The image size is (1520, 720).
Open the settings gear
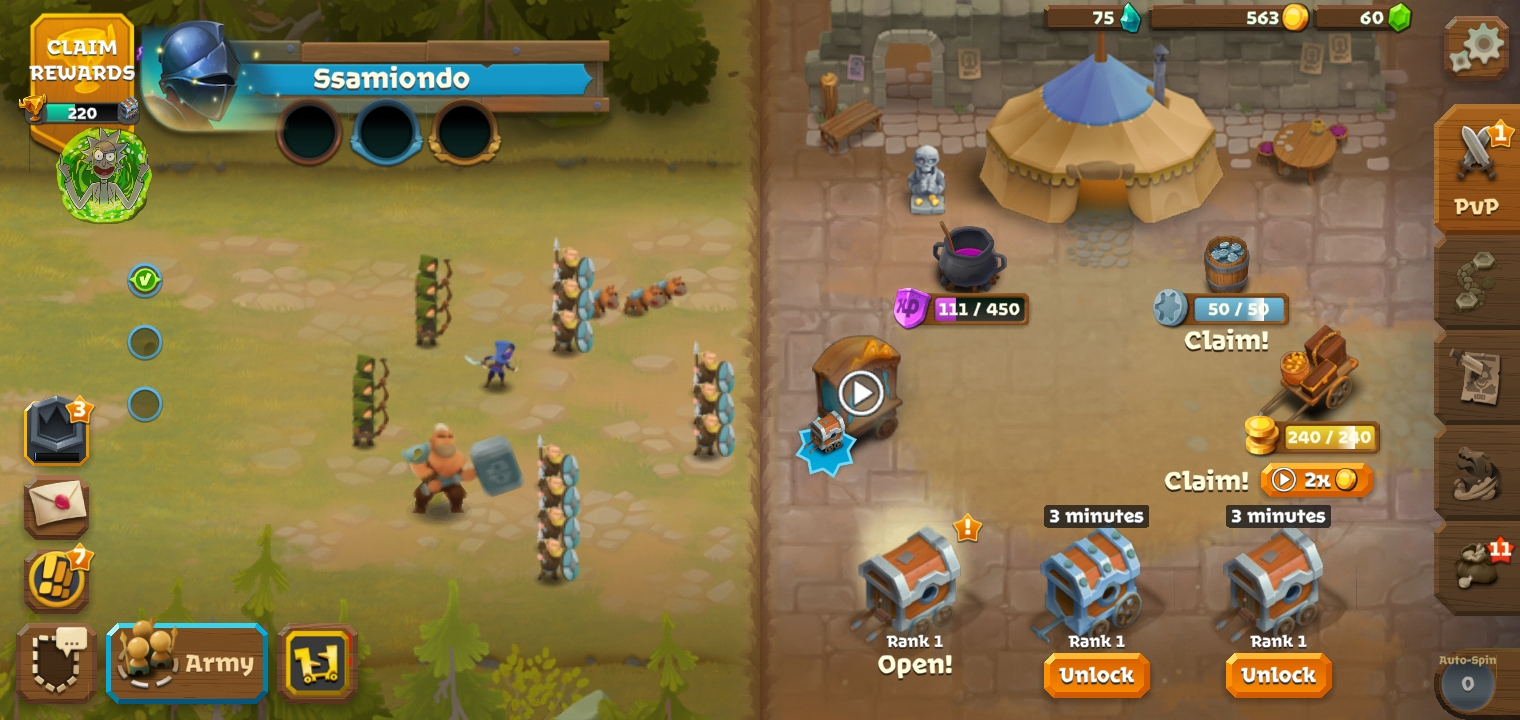pyautogui.click(x=1477, y=46)
